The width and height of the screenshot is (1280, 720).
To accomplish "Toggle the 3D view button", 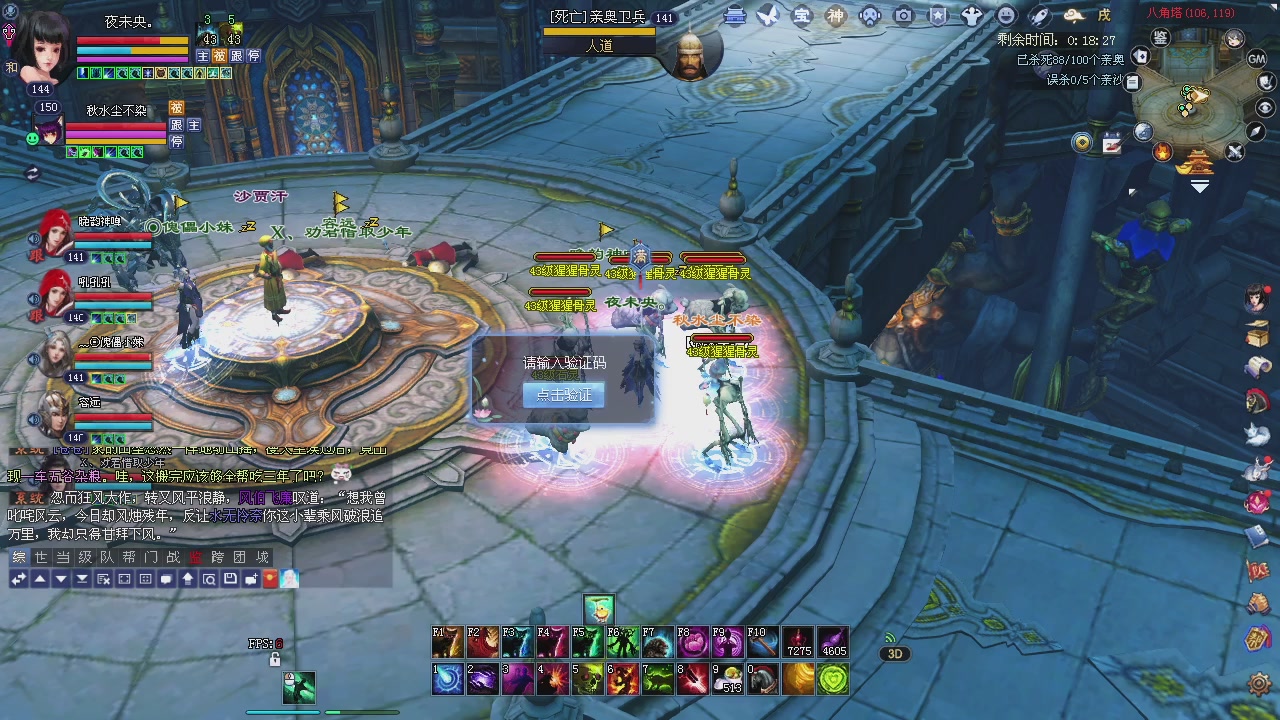I will pos(894,654).
